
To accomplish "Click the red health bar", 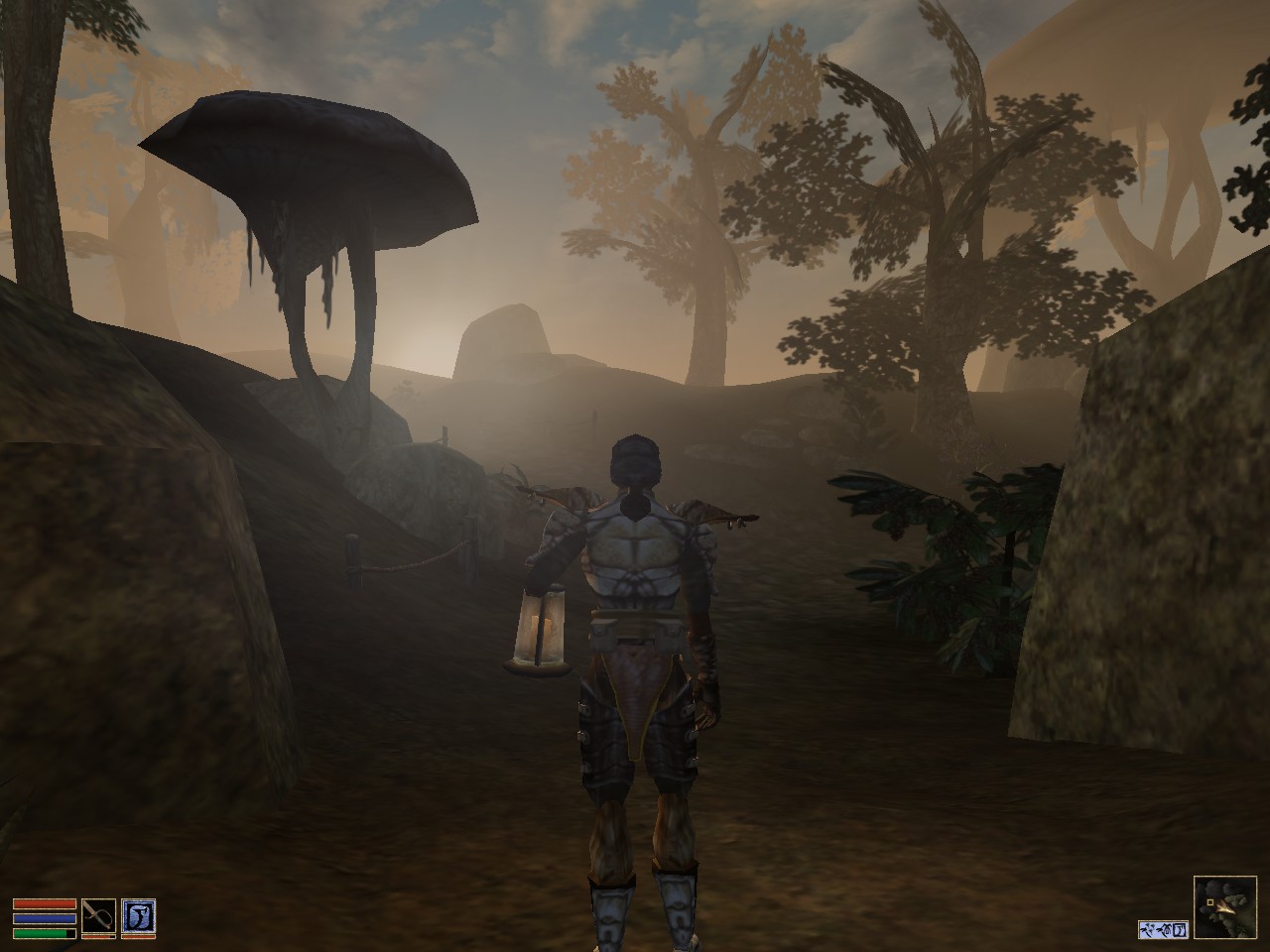I will [x=45, y=903].
